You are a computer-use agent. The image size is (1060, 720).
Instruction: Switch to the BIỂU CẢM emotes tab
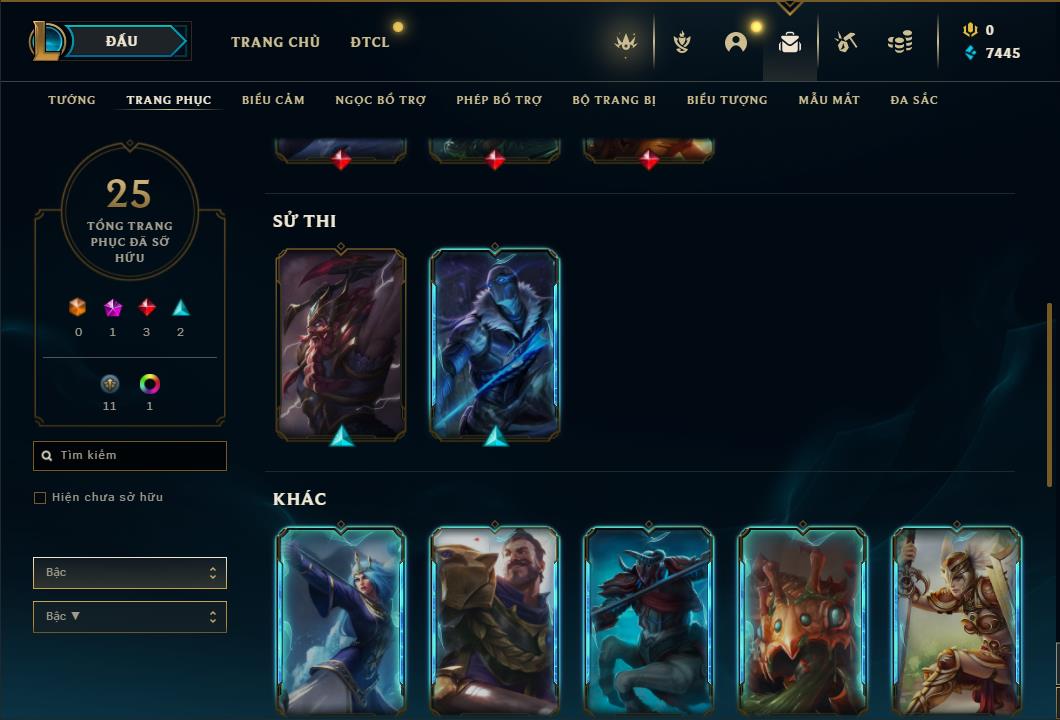pyautogui.click(x=273, y=100)
